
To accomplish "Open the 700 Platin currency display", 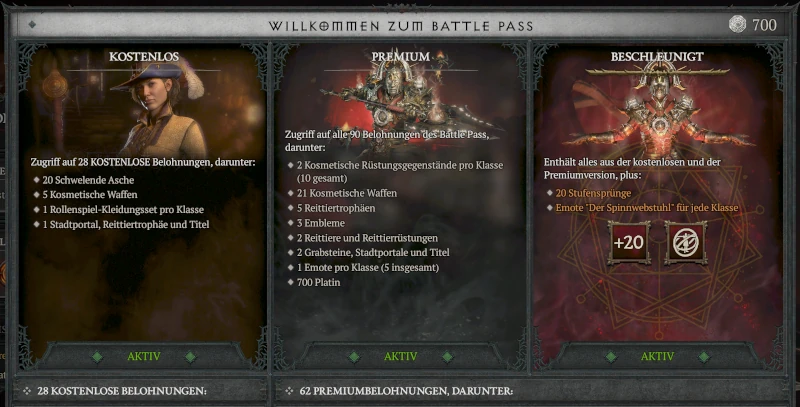I will [751, 24].
